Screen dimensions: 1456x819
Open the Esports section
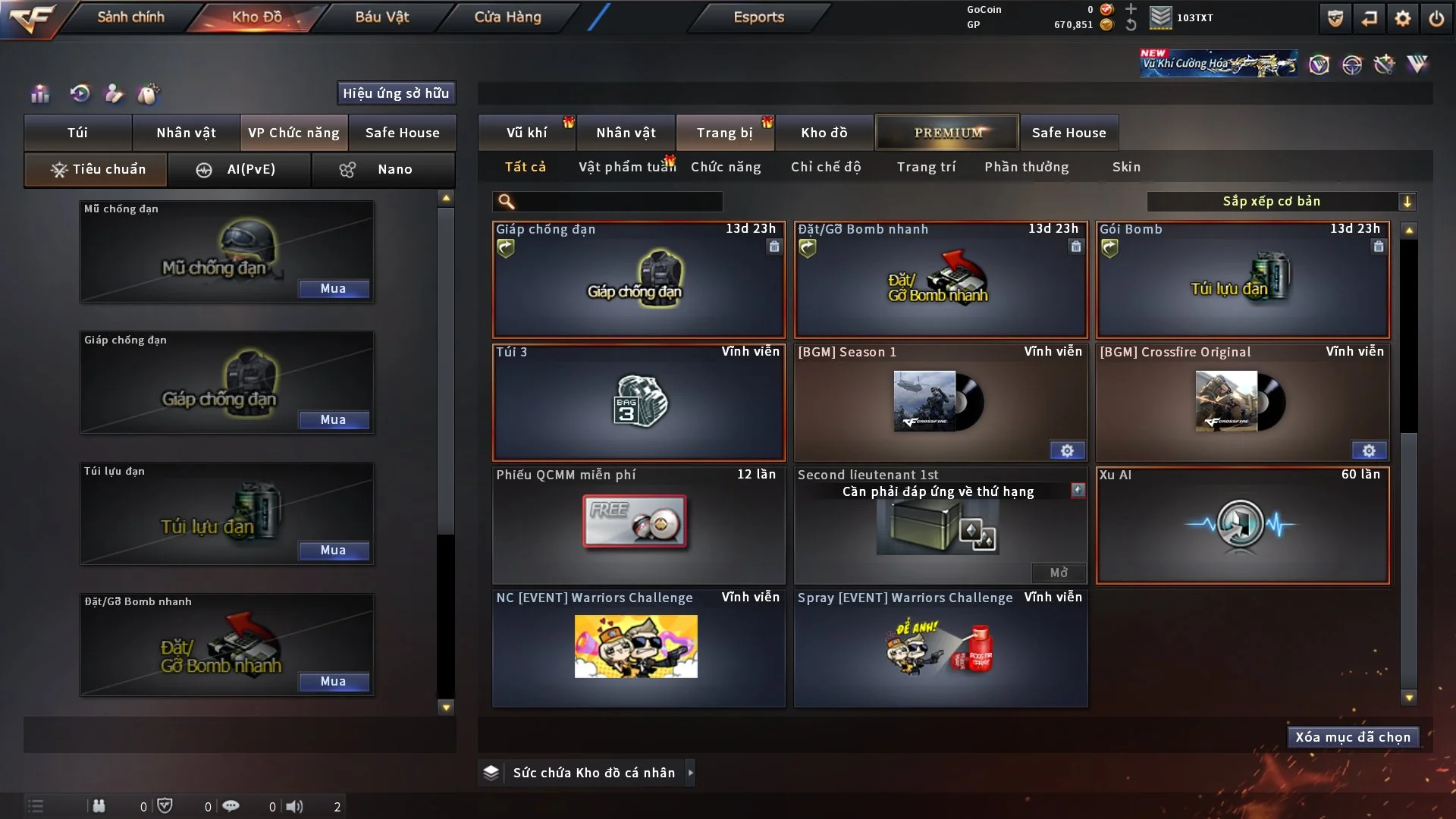pyautogui.click(x=758, y=17)
